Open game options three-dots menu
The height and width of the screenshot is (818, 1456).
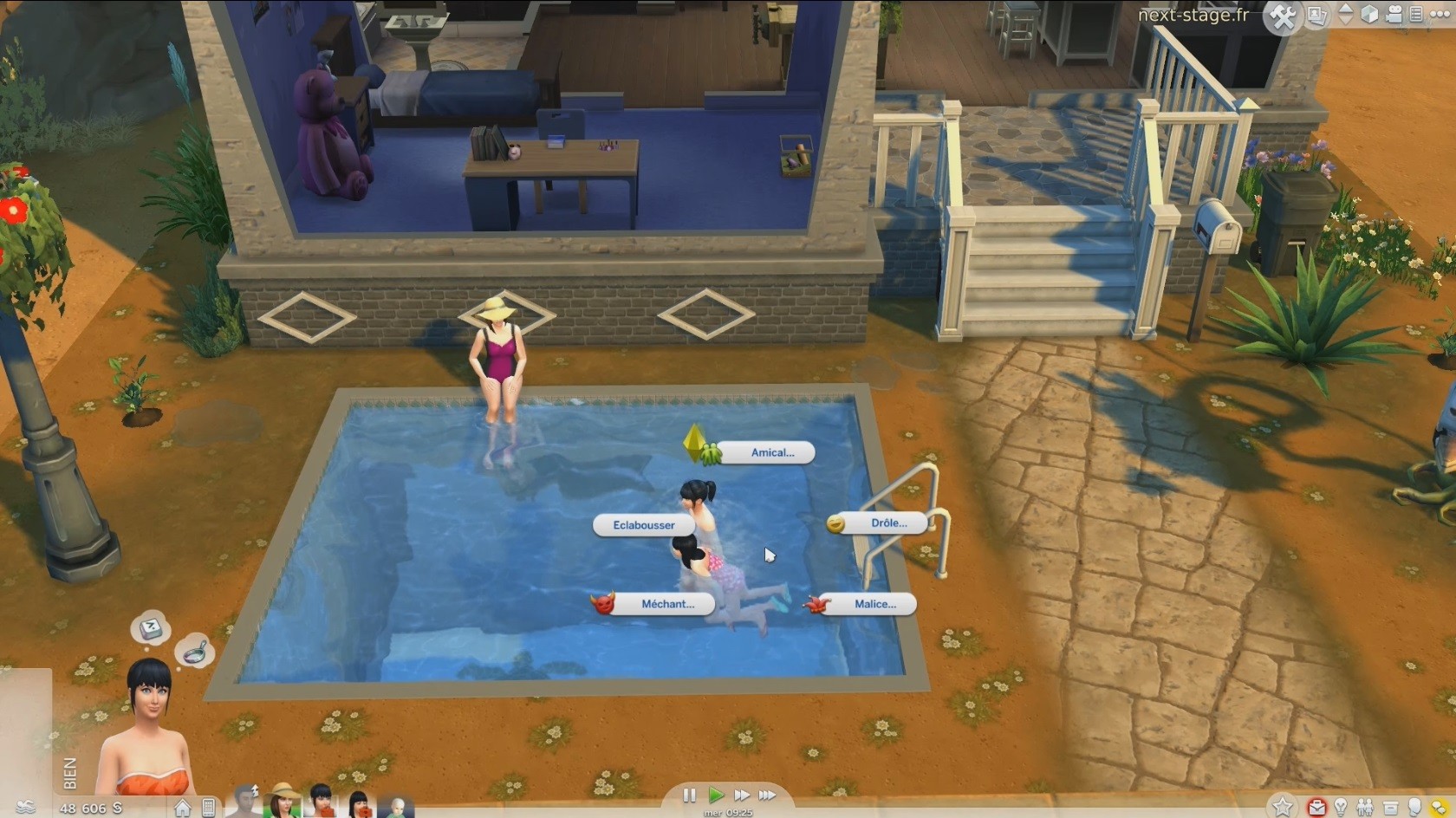(1440, 15)
